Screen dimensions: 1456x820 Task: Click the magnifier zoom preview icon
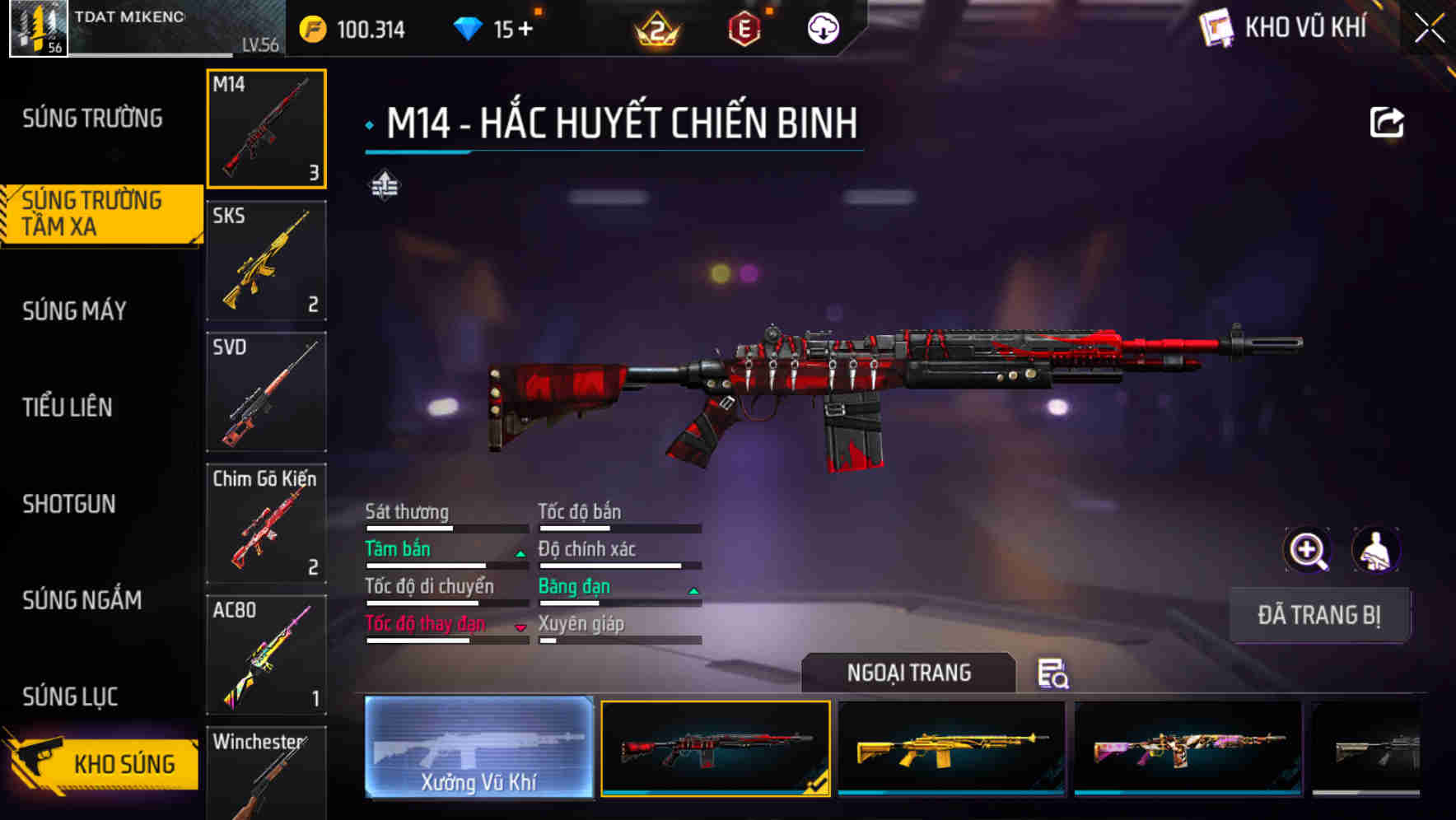1308,550
